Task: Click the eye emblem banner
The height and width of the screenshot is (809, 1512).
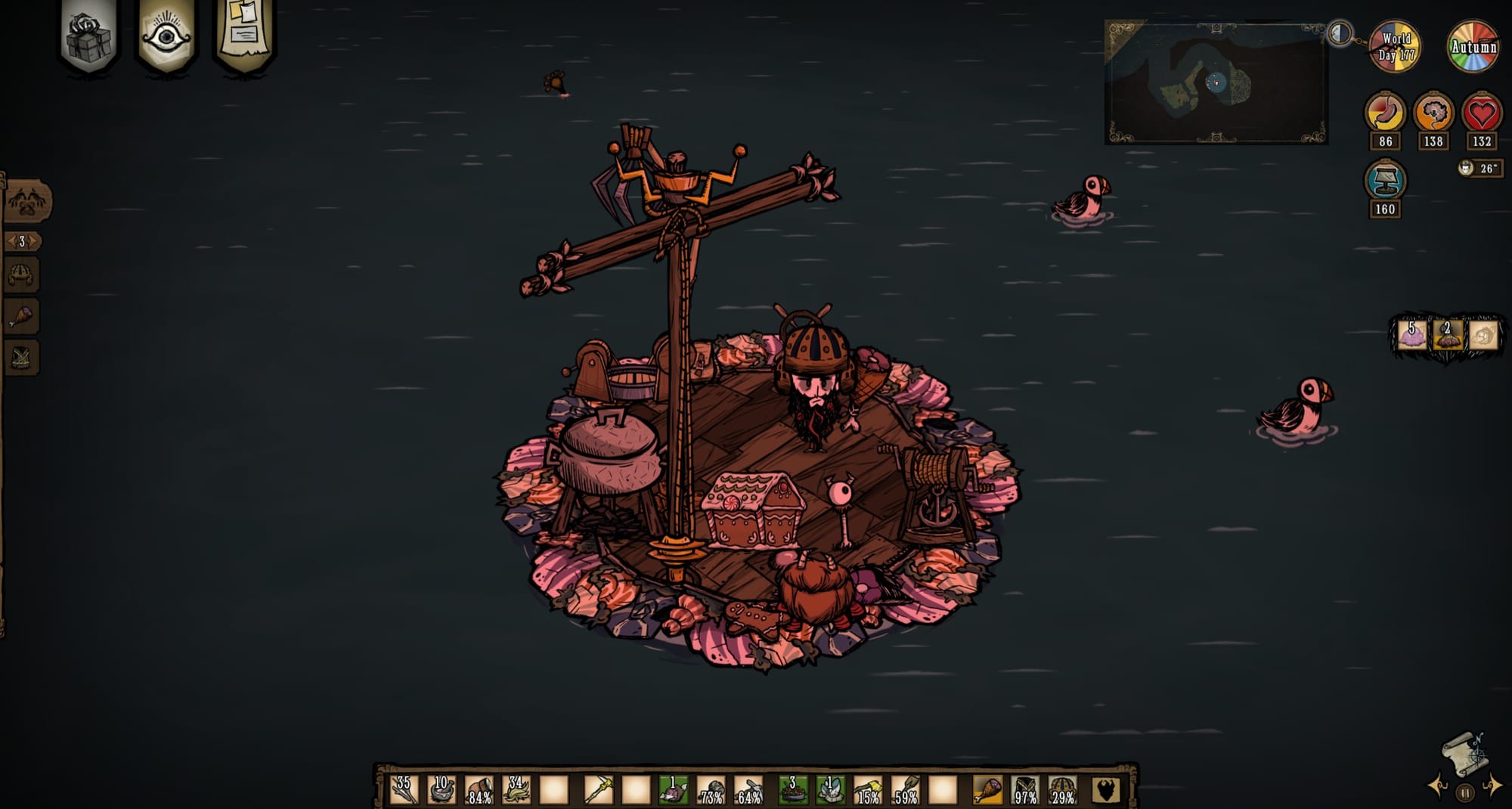Action: click(166, 36)
